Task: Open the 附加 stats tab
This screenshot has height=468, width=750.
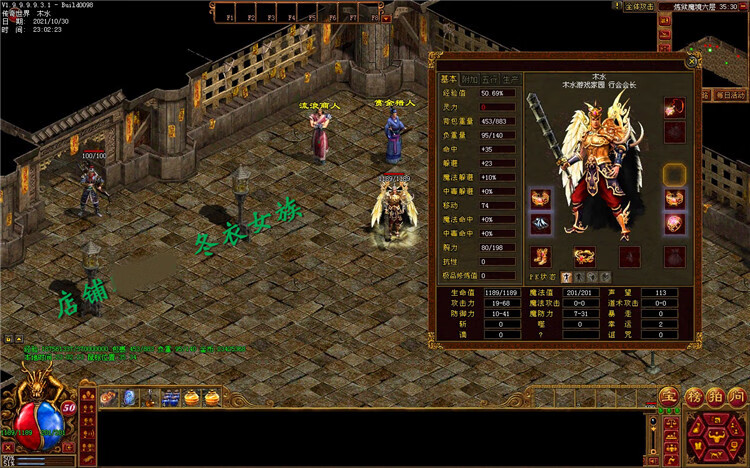Action: click(469, 79)
